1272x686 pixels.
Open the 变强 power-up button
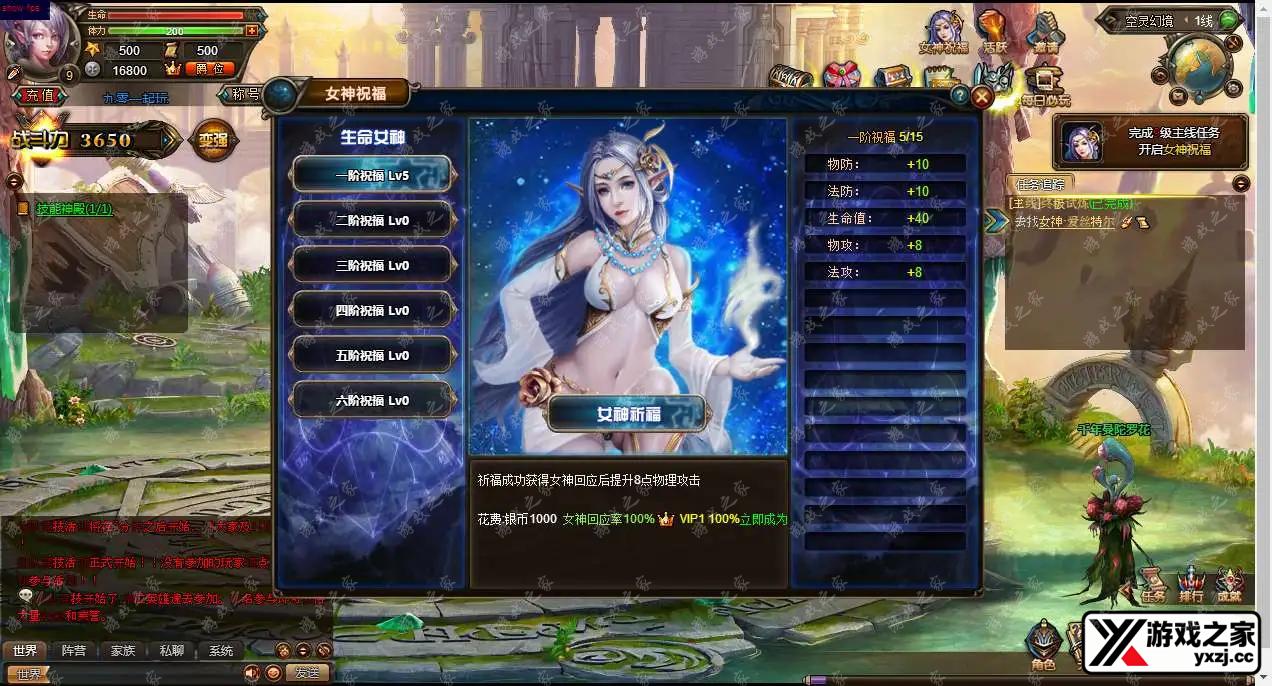212,141
